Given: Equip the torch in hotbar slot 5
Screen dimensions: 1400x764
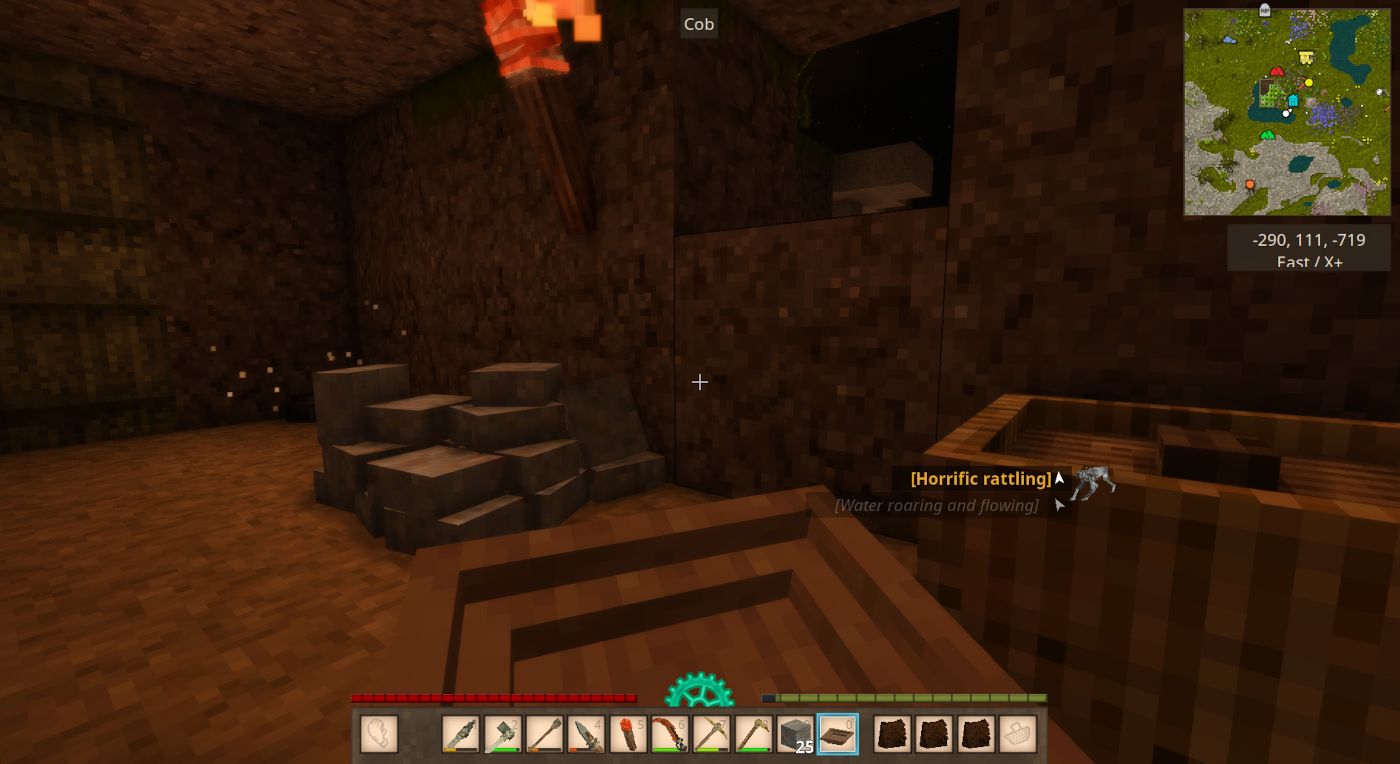Looking at the screenshot, I should click(x=628, y=734).
